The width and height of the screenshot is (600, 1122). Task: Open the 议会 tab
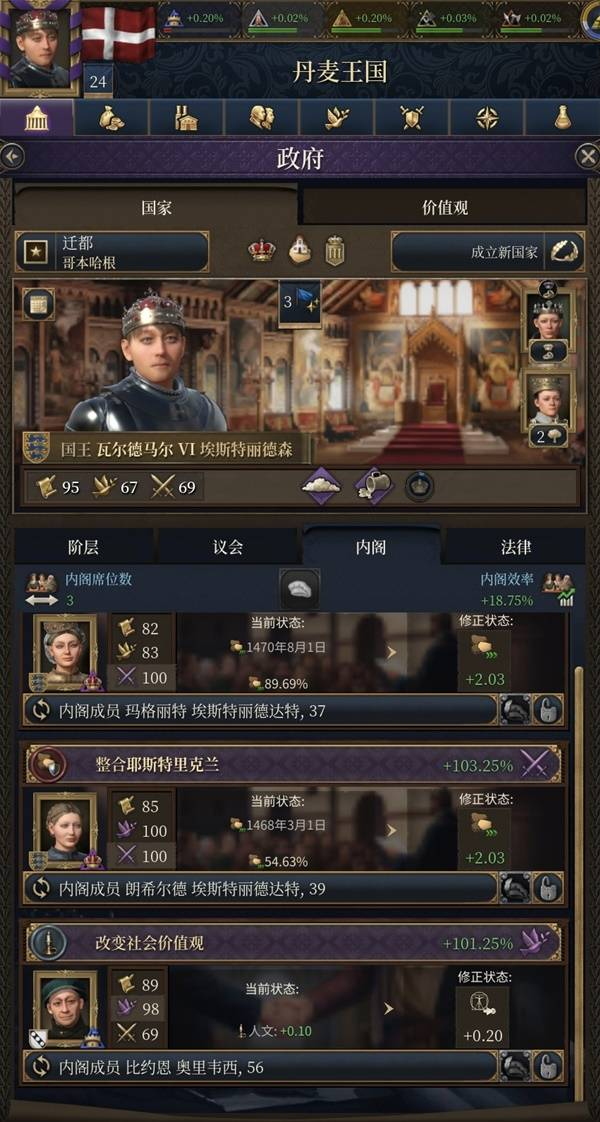click(228, 547)
